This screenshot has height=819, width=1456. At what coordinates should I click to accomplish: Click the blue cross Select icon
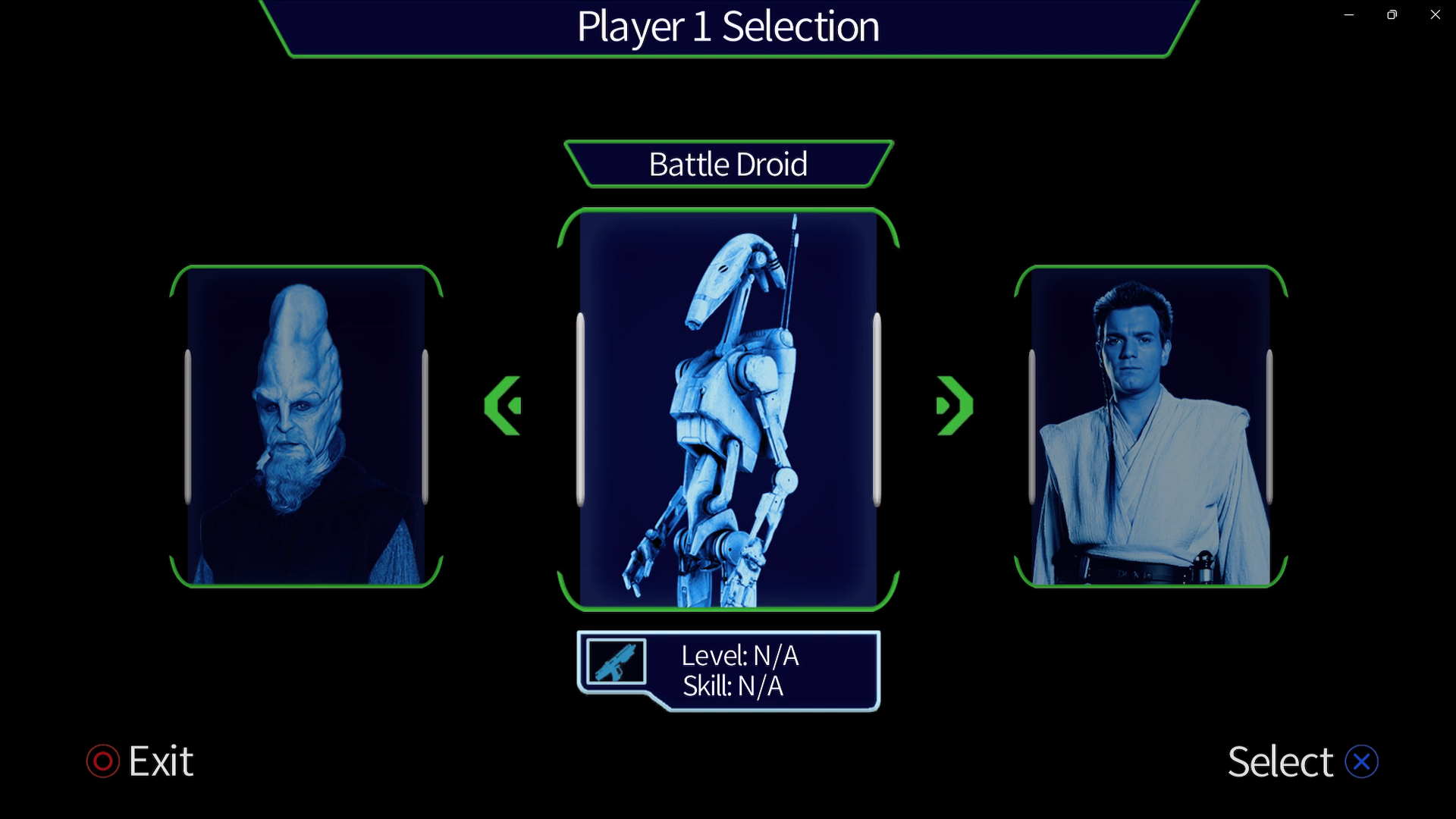pyautogui.click(x=1363, y=761)
